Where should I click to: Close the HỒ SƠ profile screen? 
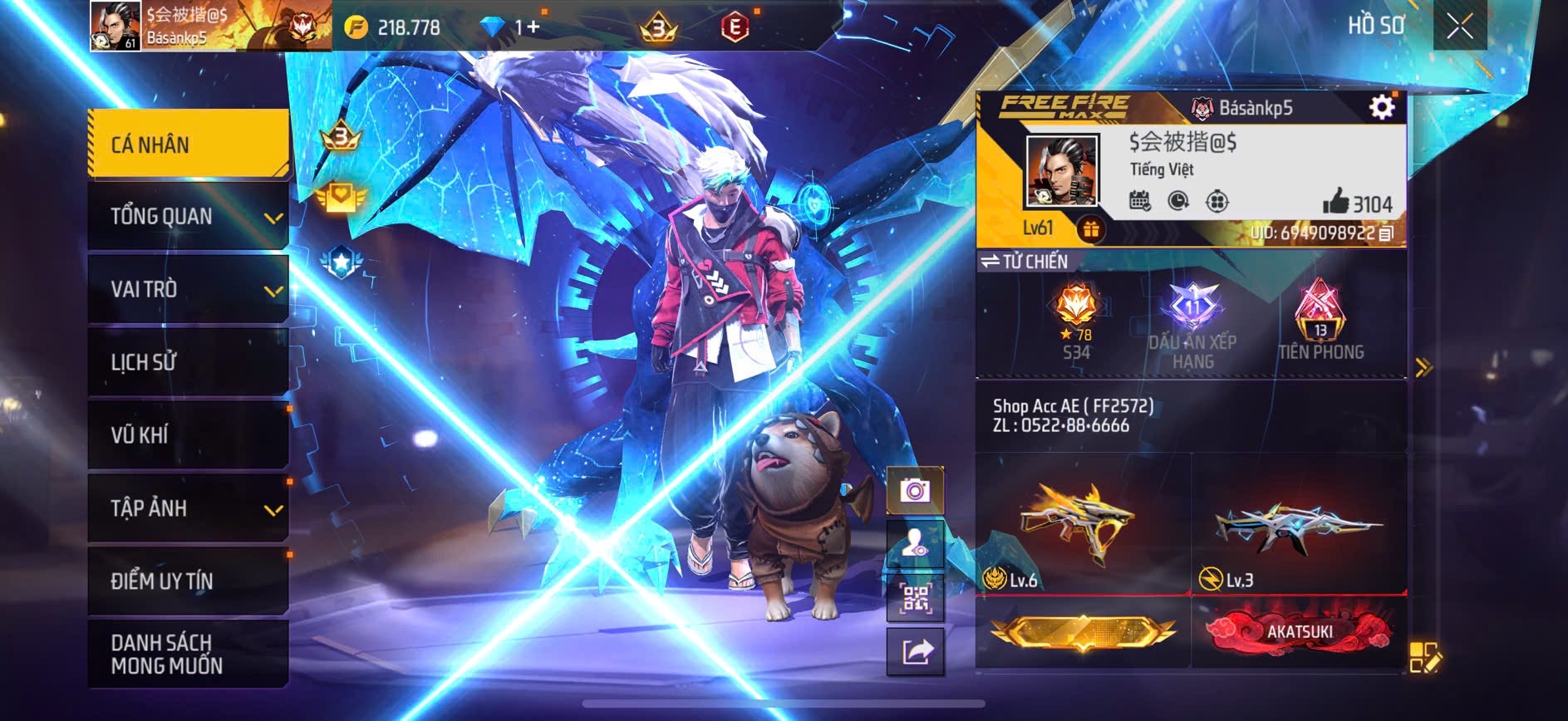pos(1459,27)
